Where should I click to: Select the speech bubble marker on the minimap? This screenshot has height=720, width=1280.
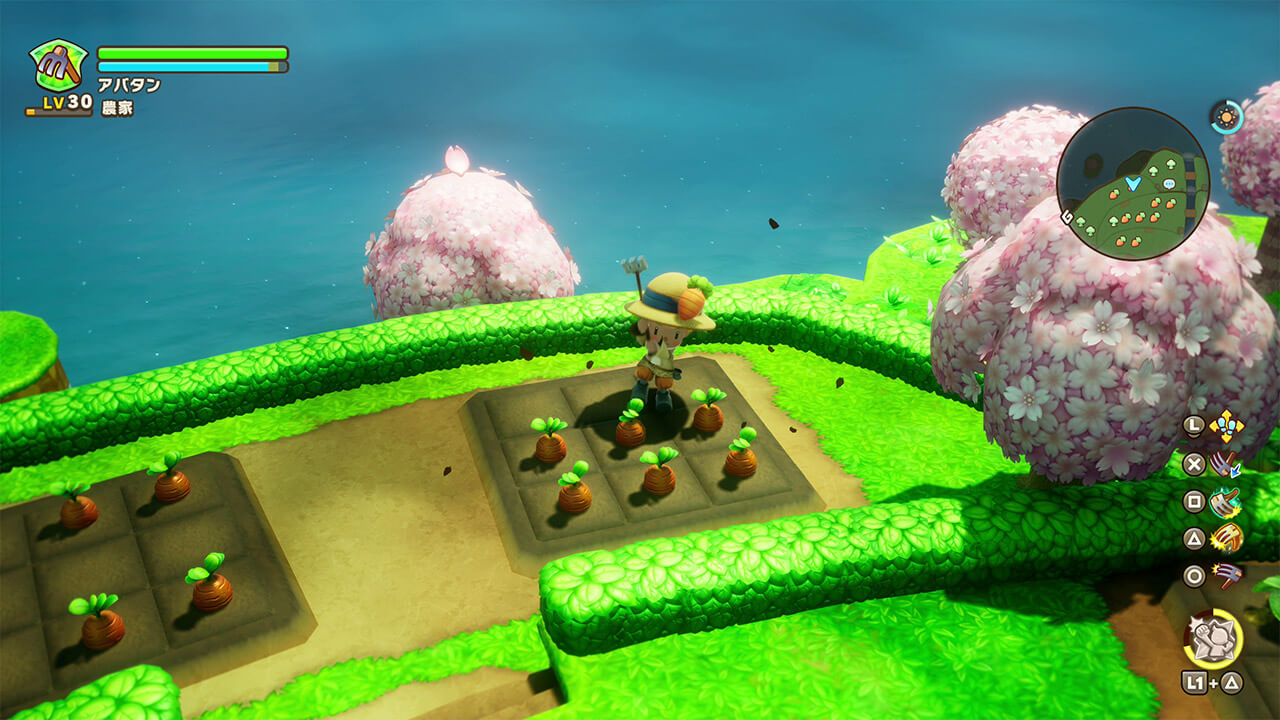(1168, 184)
